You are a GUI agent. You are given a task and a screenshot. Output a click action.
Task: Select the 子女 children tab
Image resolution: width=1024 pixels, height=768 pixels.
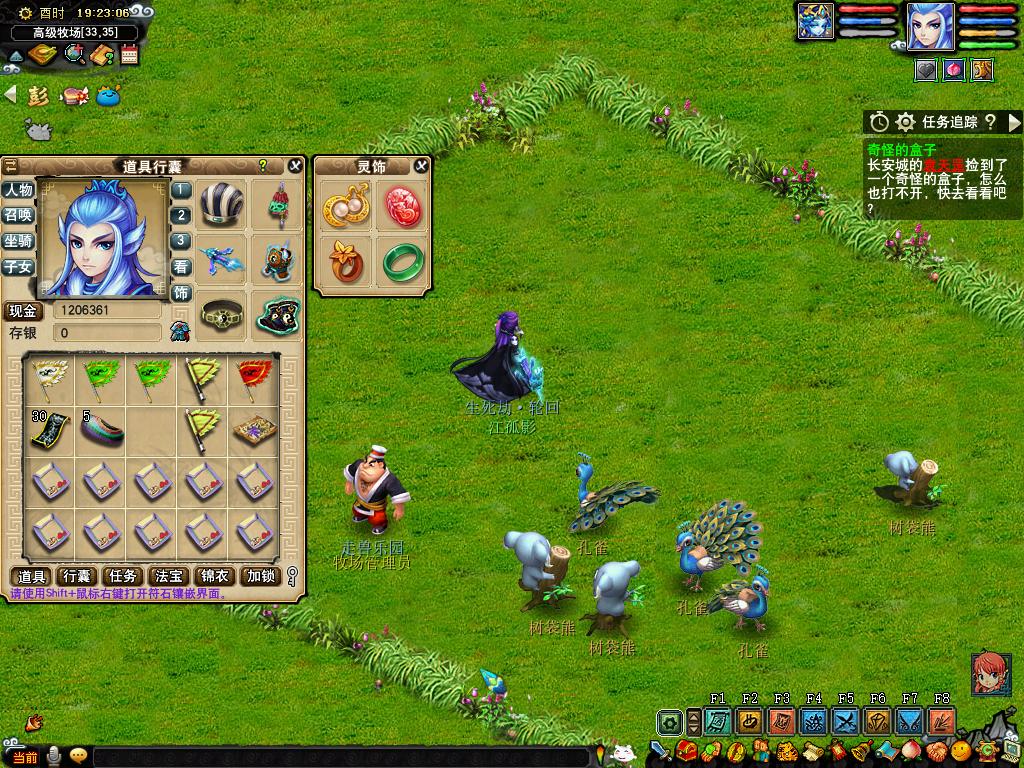[18, 267]
